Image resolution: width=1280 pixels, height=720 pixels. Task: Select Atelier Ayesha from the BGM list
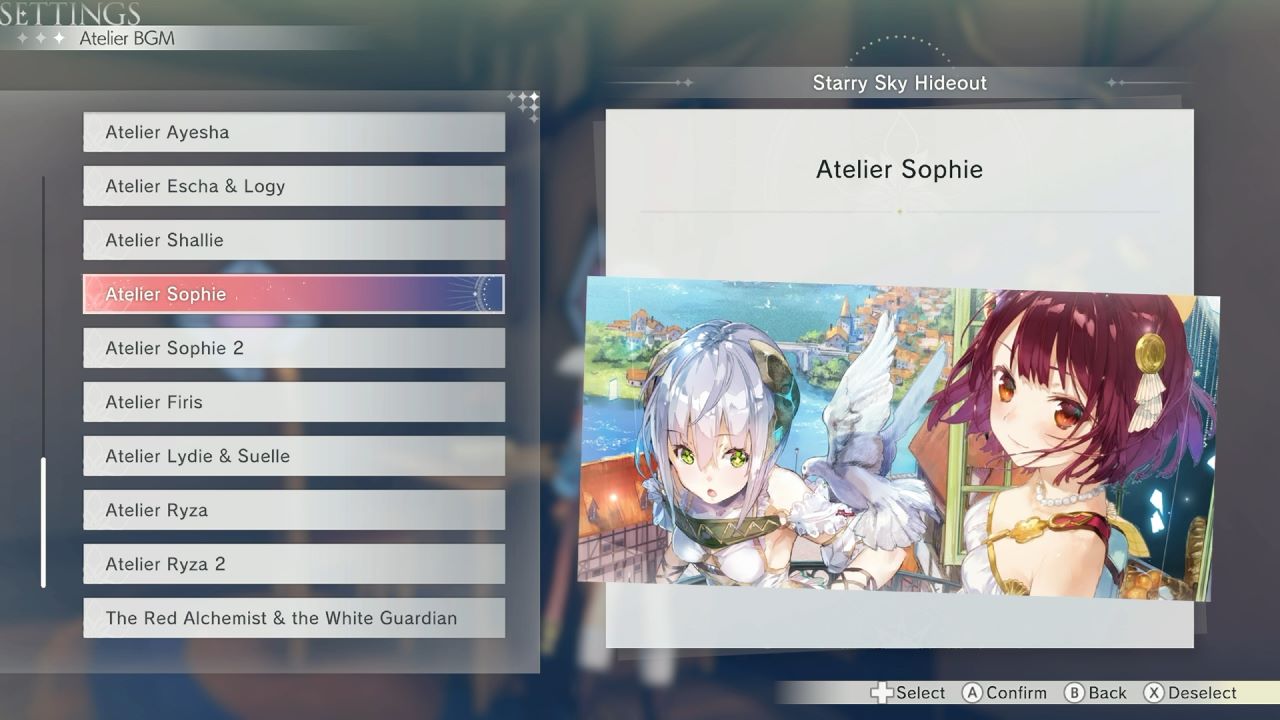pyautogui.click(x=293, y=132)
